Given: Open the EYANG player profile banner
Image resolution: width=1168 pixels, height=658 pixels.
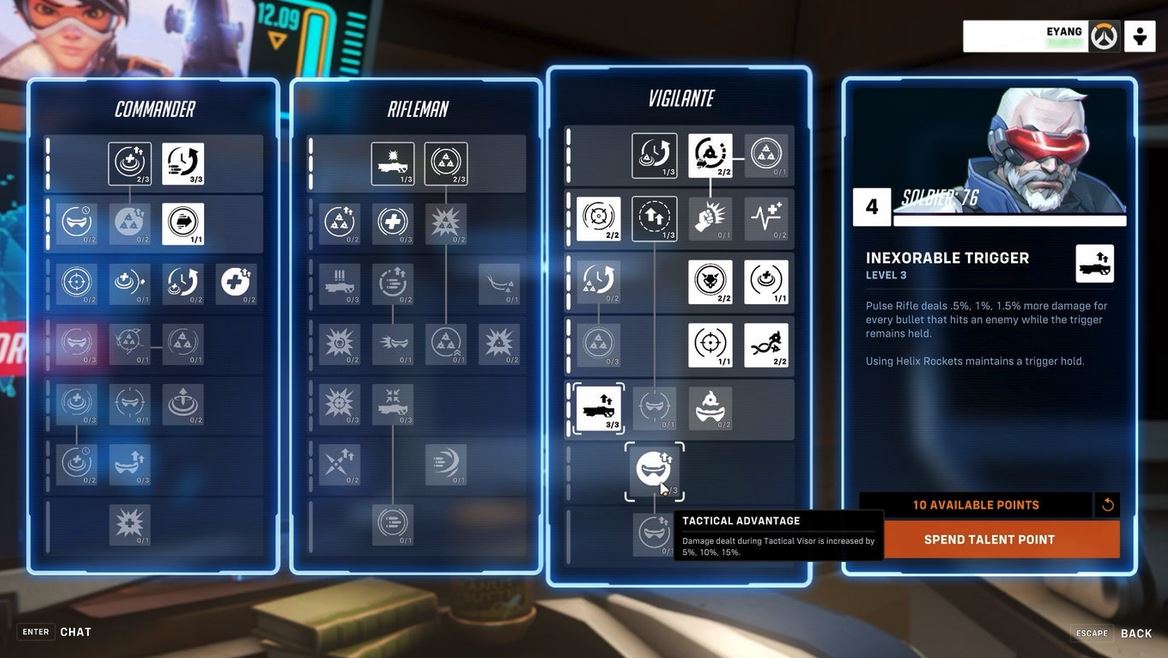Looking at the screenshot, I should 1024,36.
